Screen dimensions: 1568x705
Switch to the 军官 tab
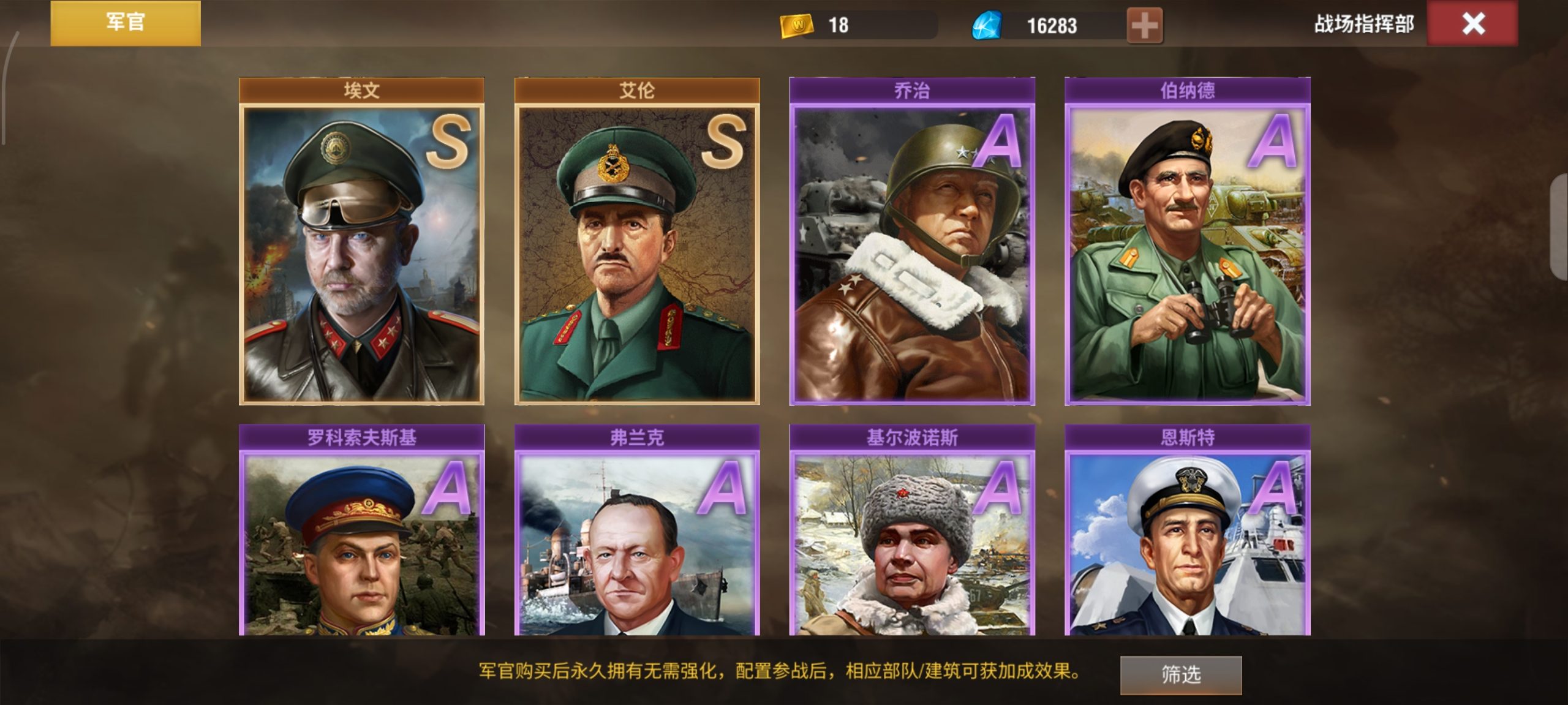coord(125,23)
